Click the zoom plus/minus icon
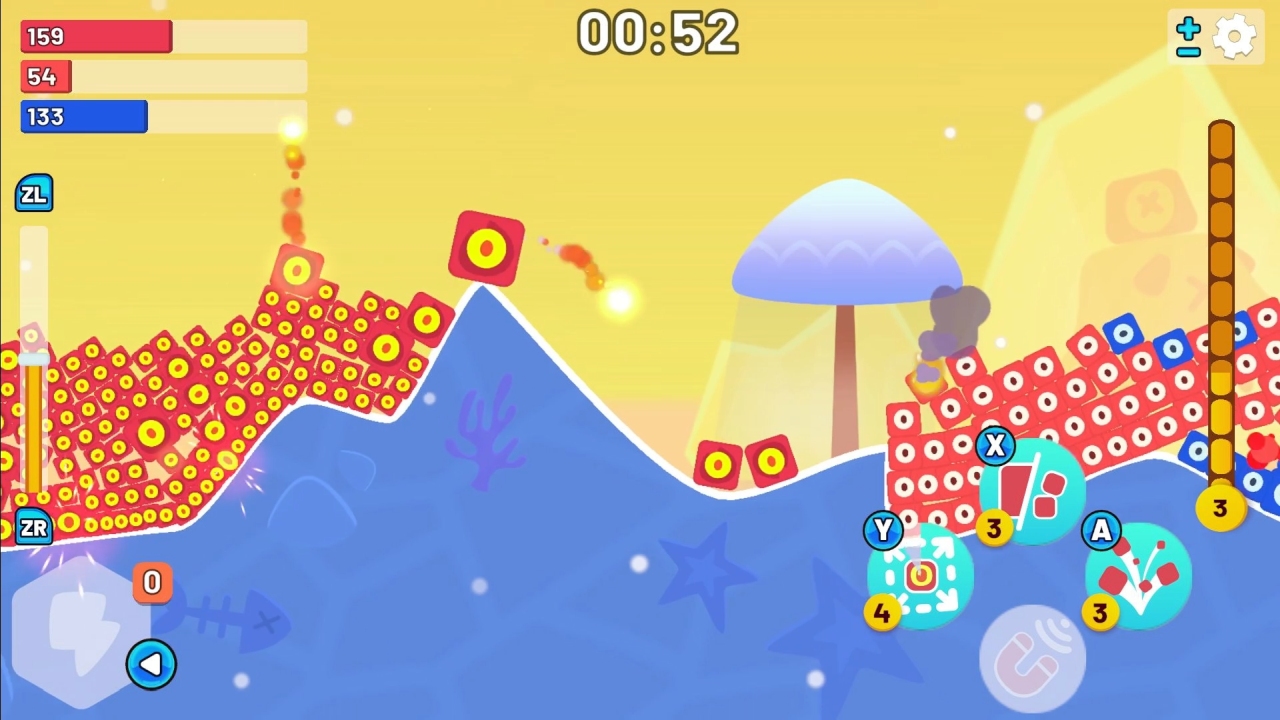This screenshot has height=720, width=1280. (1187, 36)
